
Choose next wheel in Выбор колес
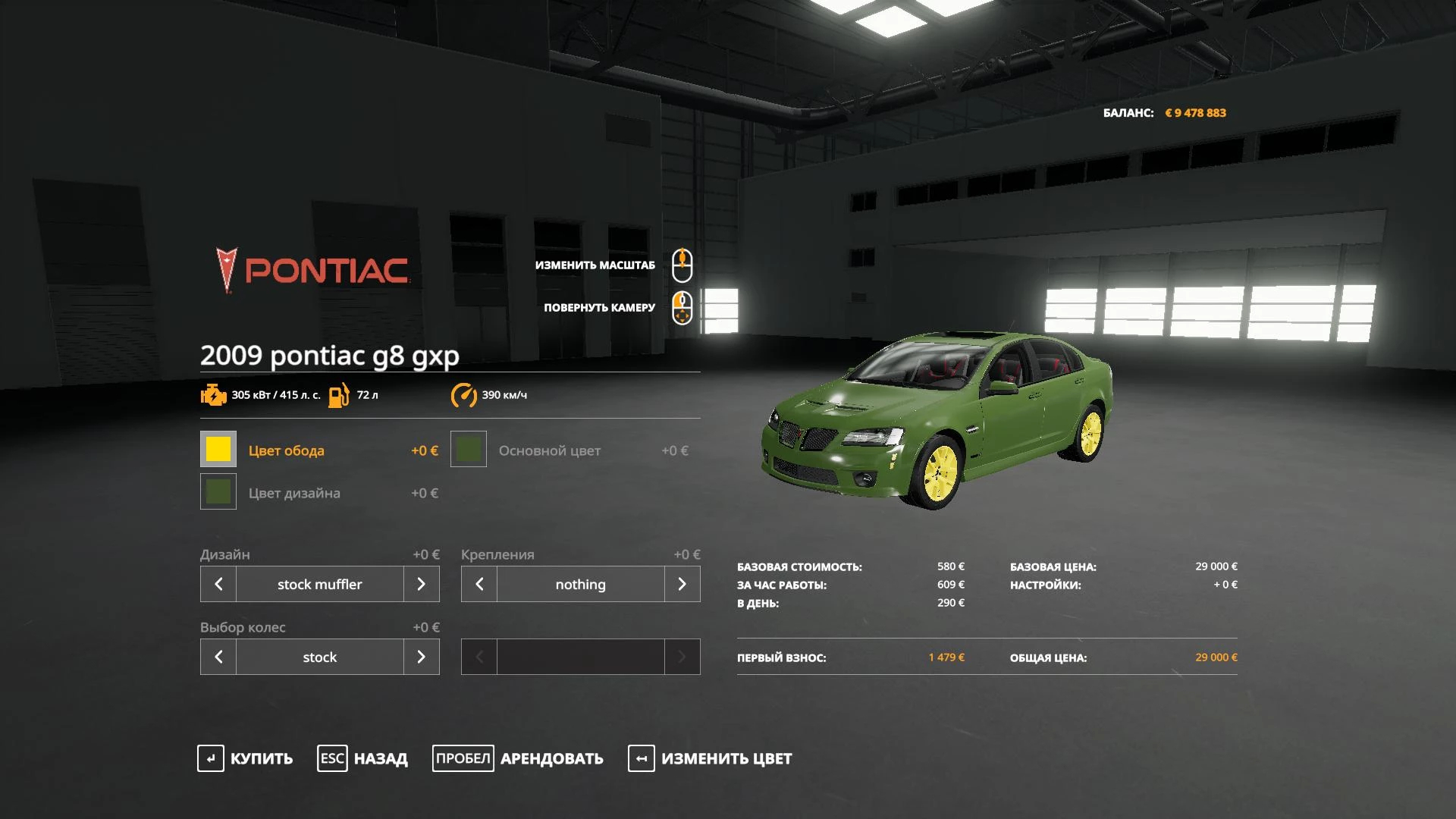coord(421,657)
